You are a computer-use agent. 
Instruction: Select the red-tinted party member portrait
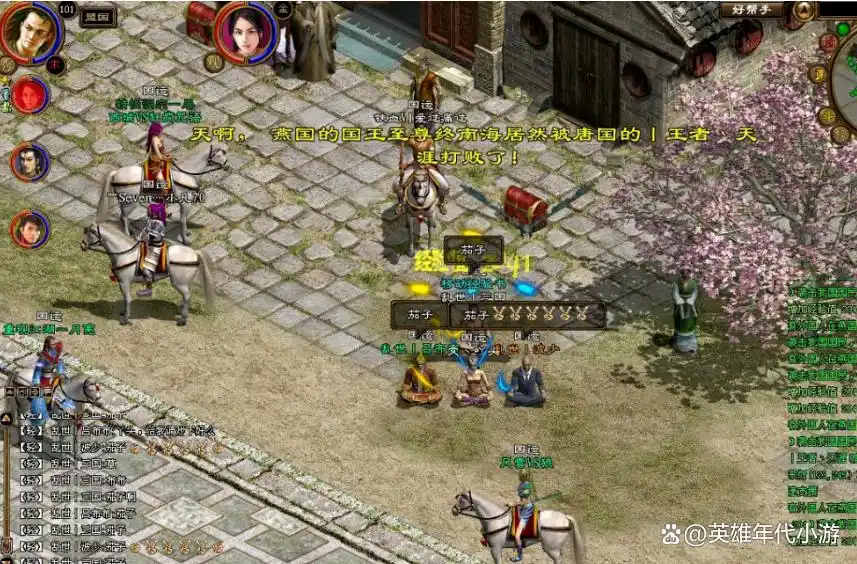(x=30, y=96)
